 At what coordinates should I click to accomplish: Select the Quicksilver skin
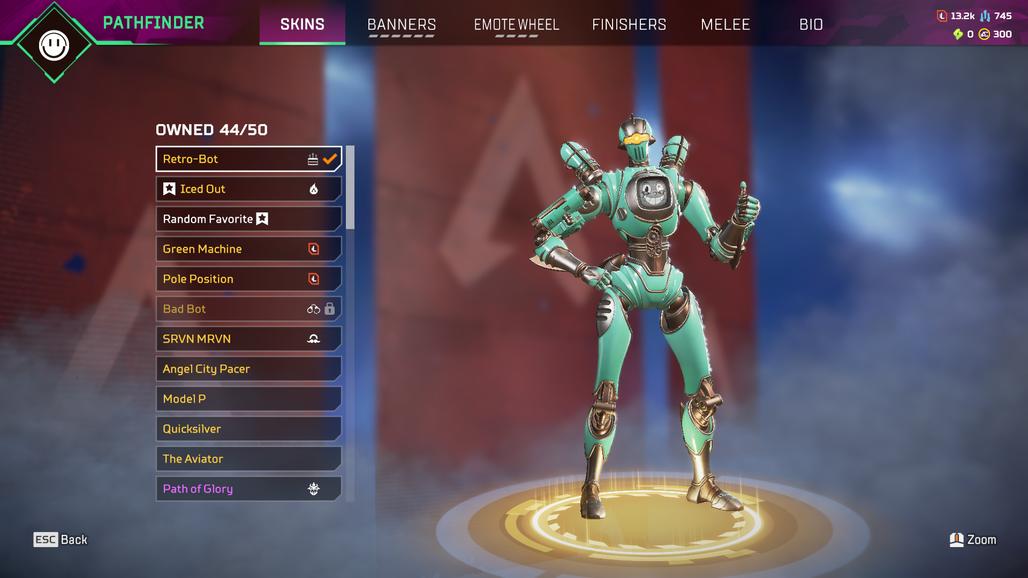click(248, 429)
